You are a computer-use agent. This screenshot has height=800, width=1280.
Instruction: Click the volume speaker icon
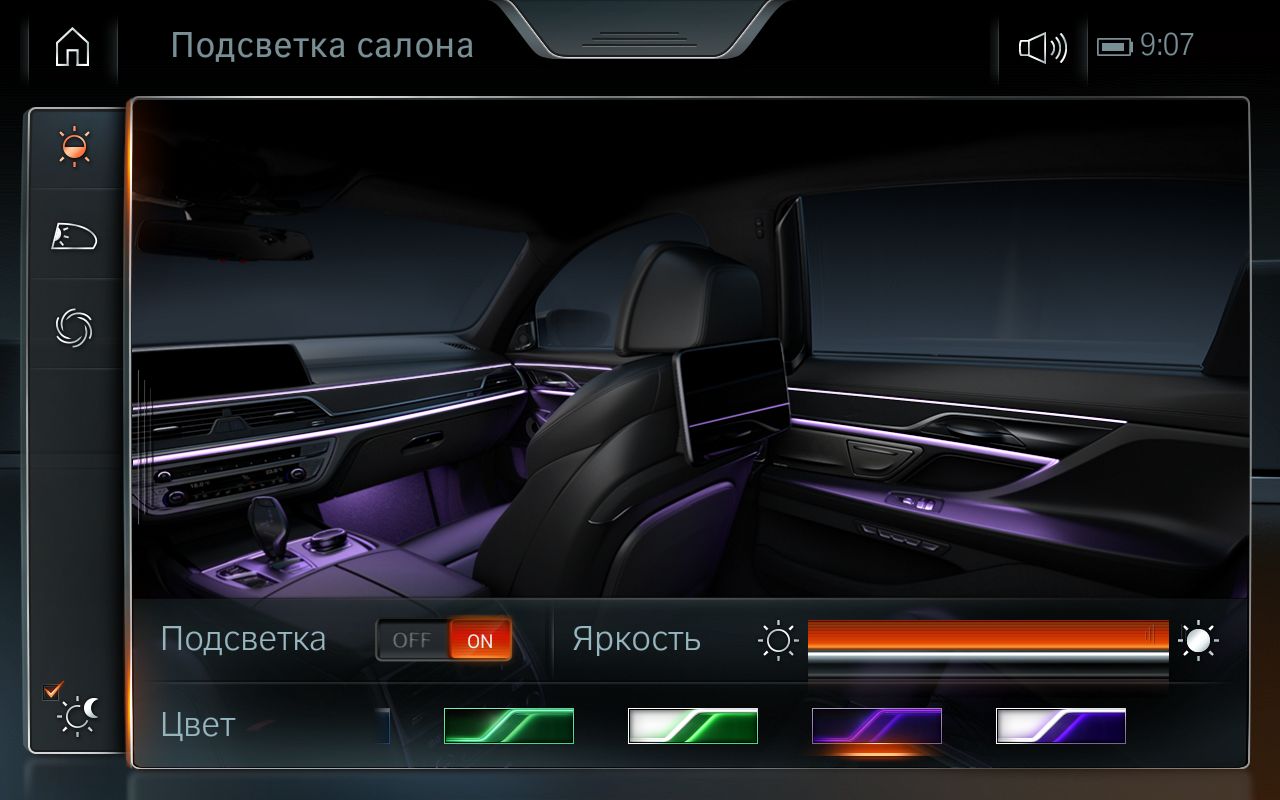1040,45
